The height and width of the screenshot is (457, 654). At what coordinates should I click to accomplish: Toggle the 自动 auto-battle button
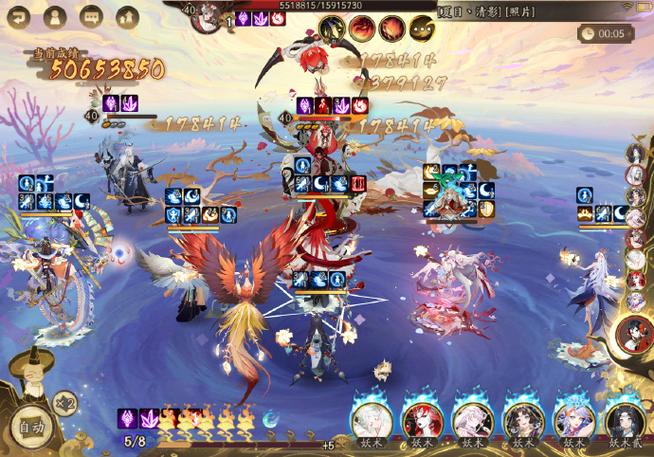pos(30,428)
